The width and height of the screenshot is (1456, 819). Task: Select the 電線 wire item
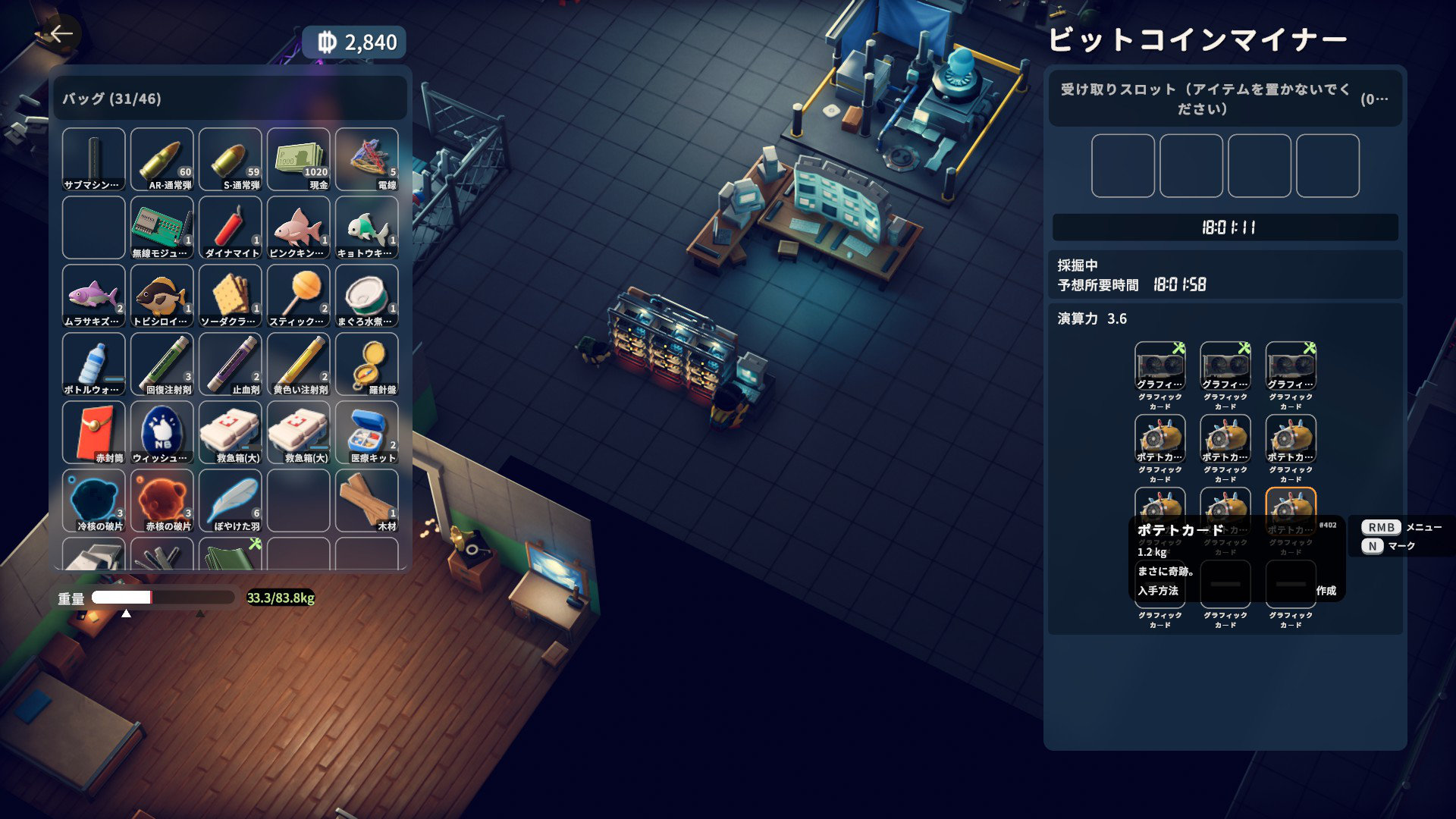pos(367,159)
